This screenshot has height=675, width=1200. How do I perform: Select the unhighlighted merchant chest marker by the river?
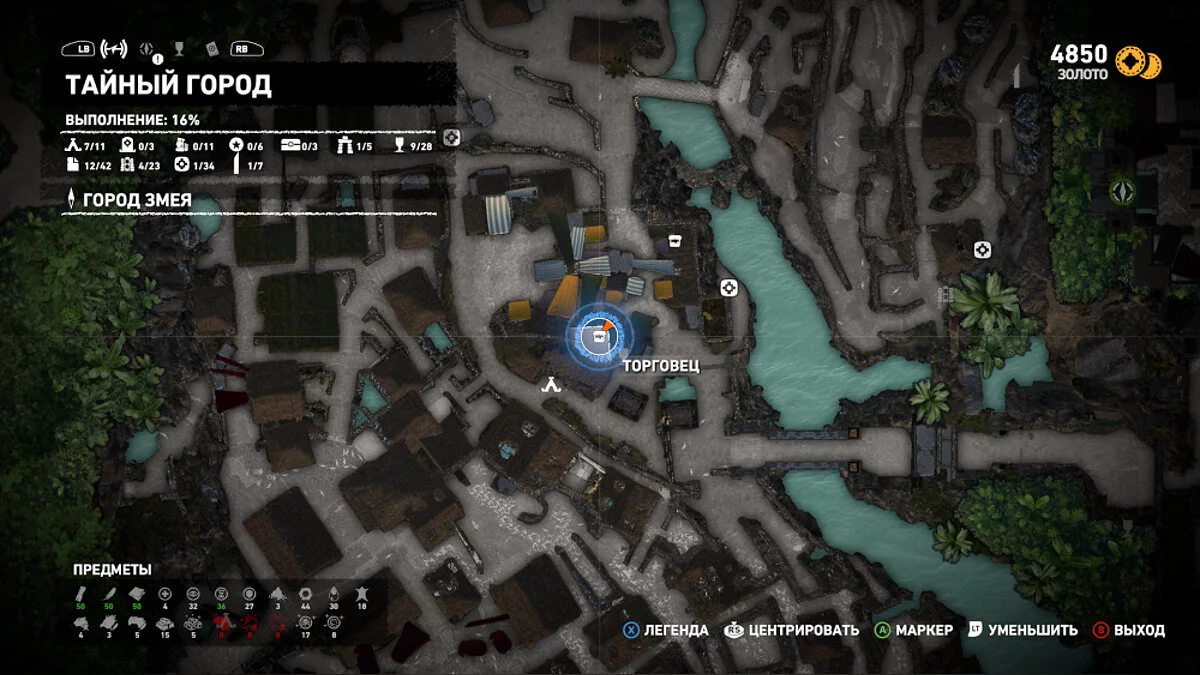point(675,240)
